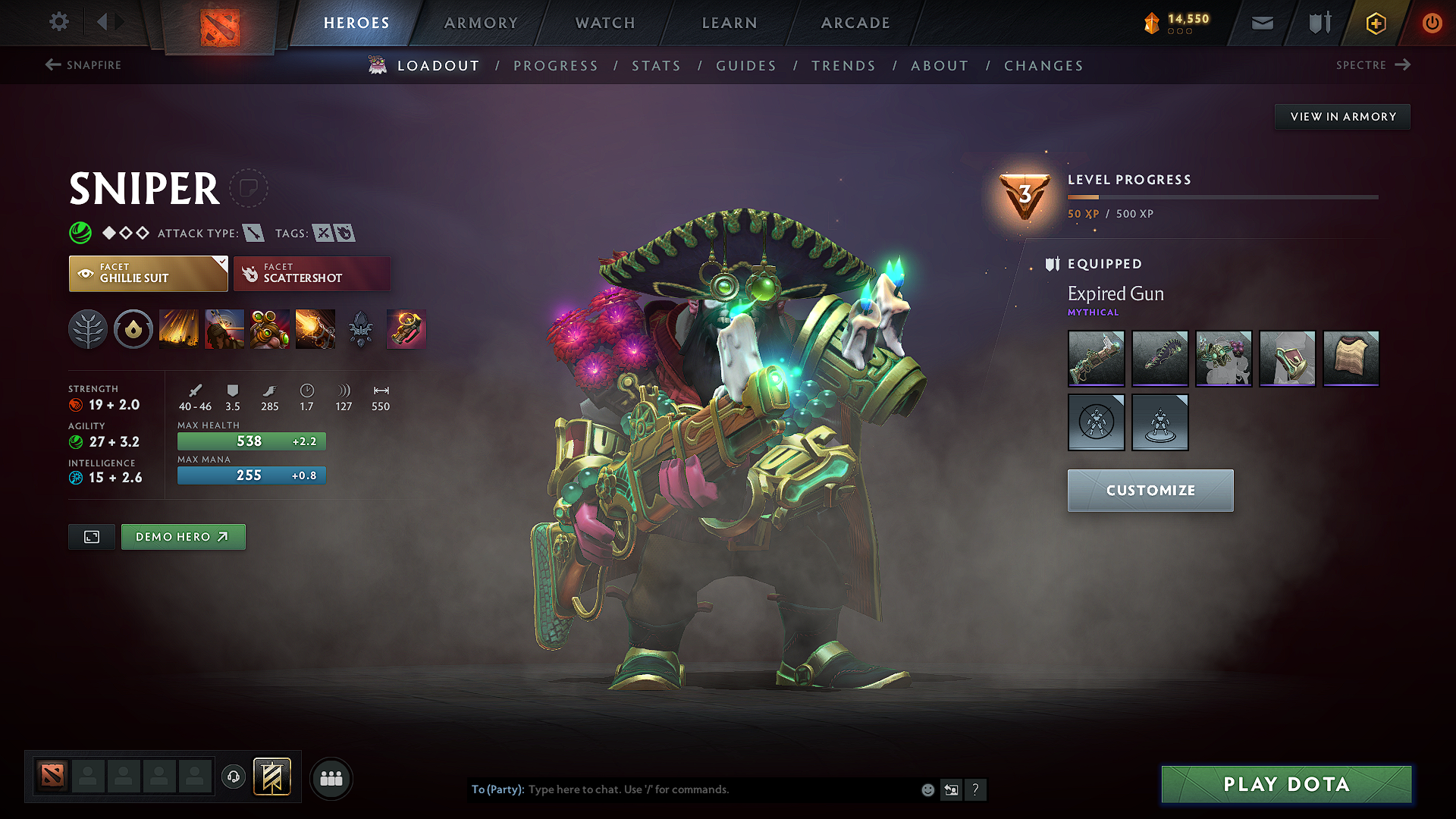Toggle party voice chat with headset icon
The width and height of the screenshot is (1456, 819).
click(233, 777)
